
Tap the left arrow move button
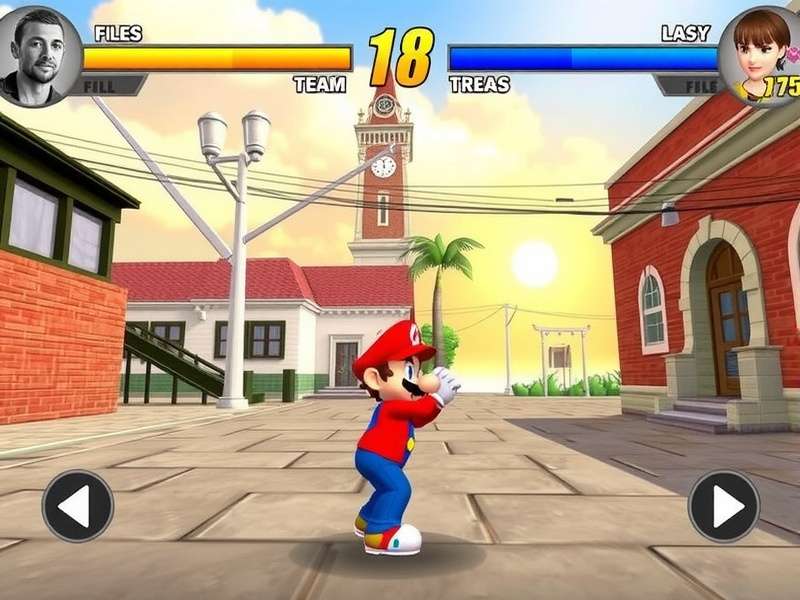pos(77,506)
